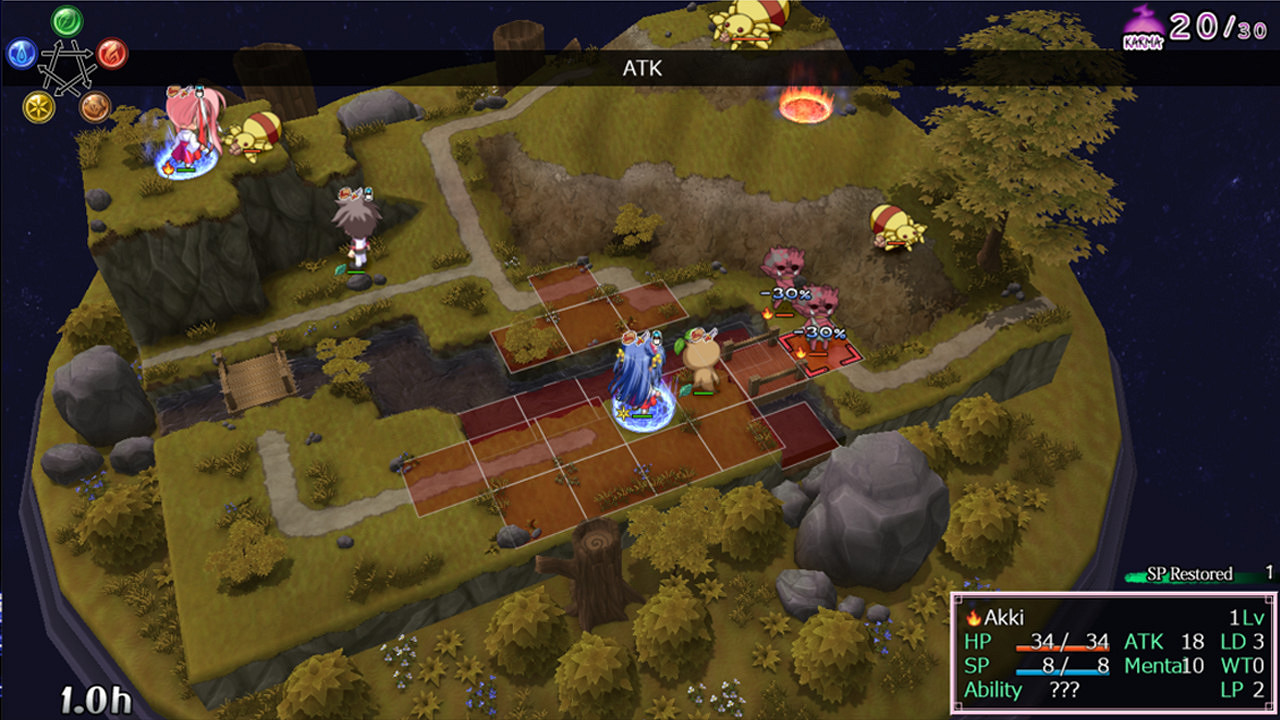
Task: Toggle the flame status icon above the attack tile
Action: (801, 352)
